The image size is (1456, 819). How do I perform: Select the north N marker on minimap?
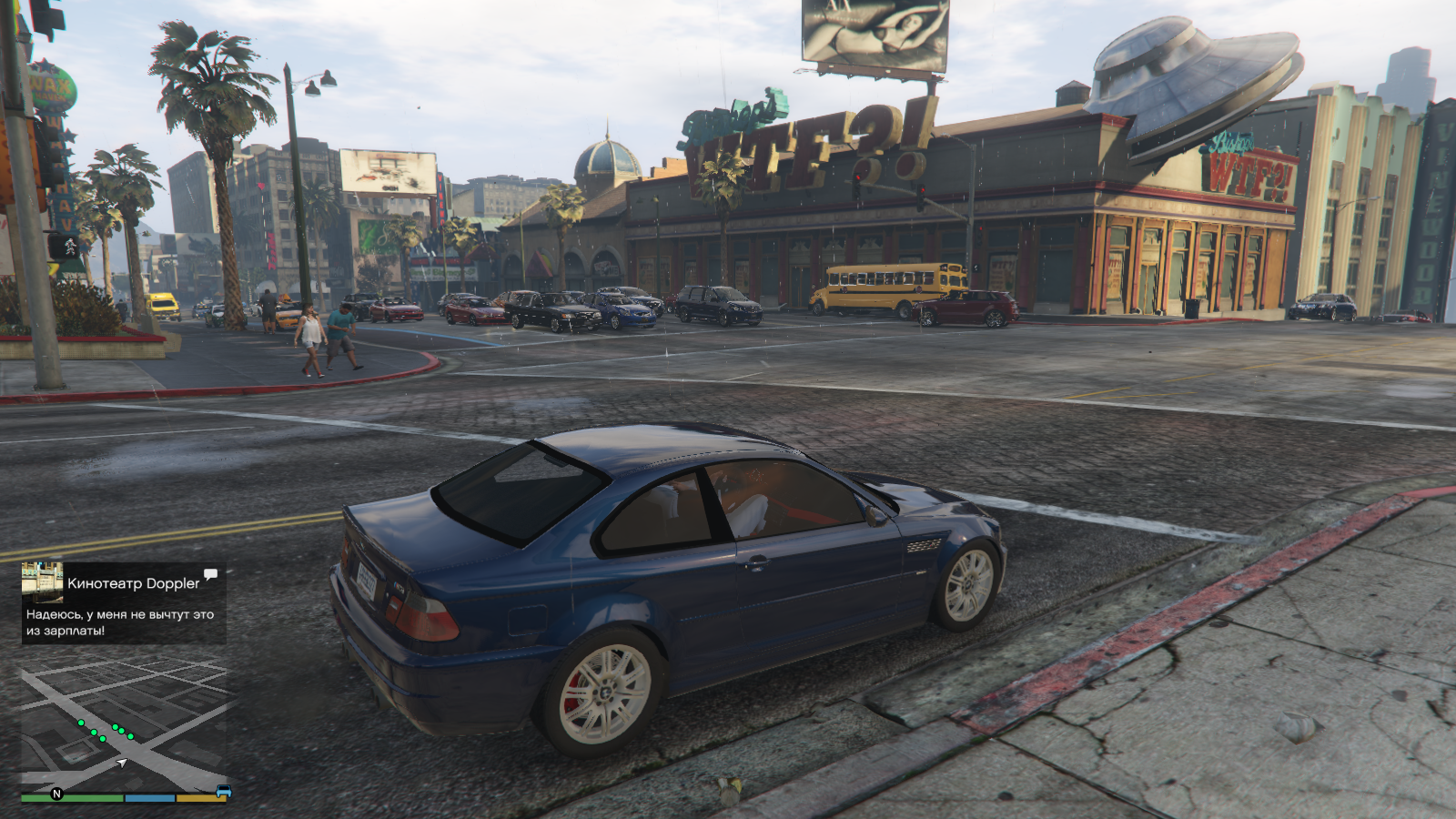56,794
